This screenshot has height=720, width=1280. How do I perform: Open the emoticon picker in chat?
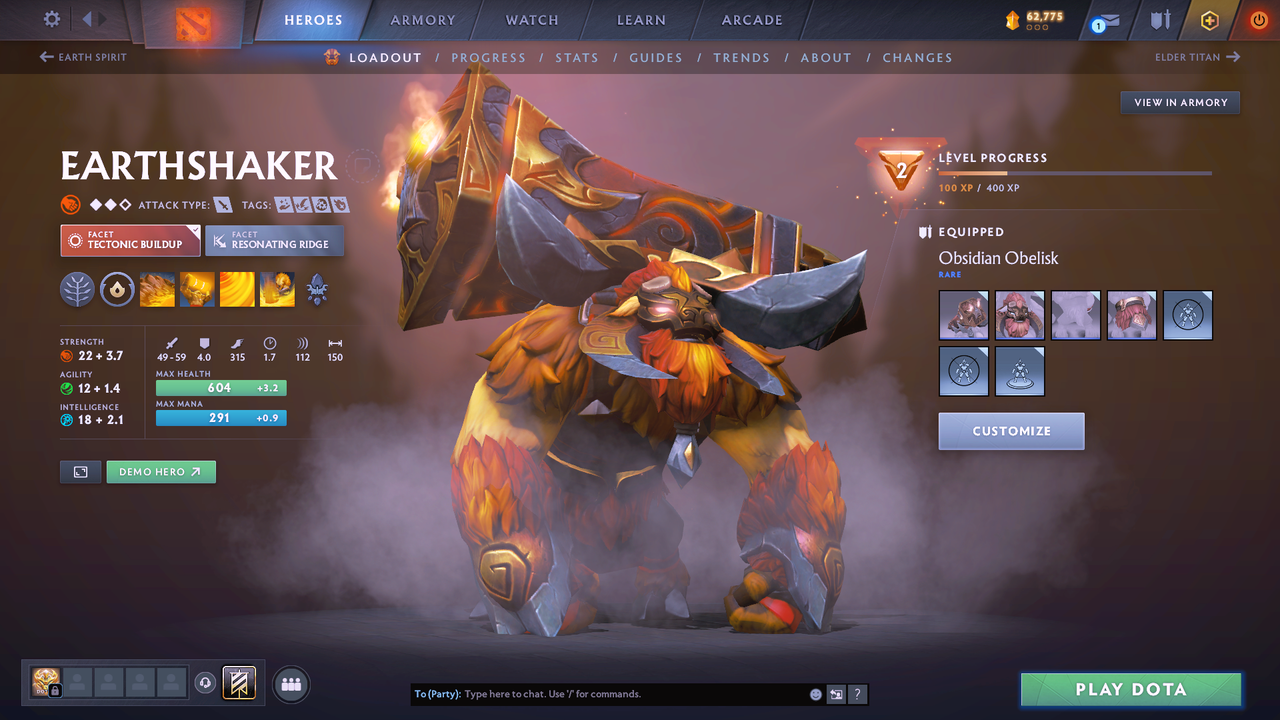coord(815,693)
